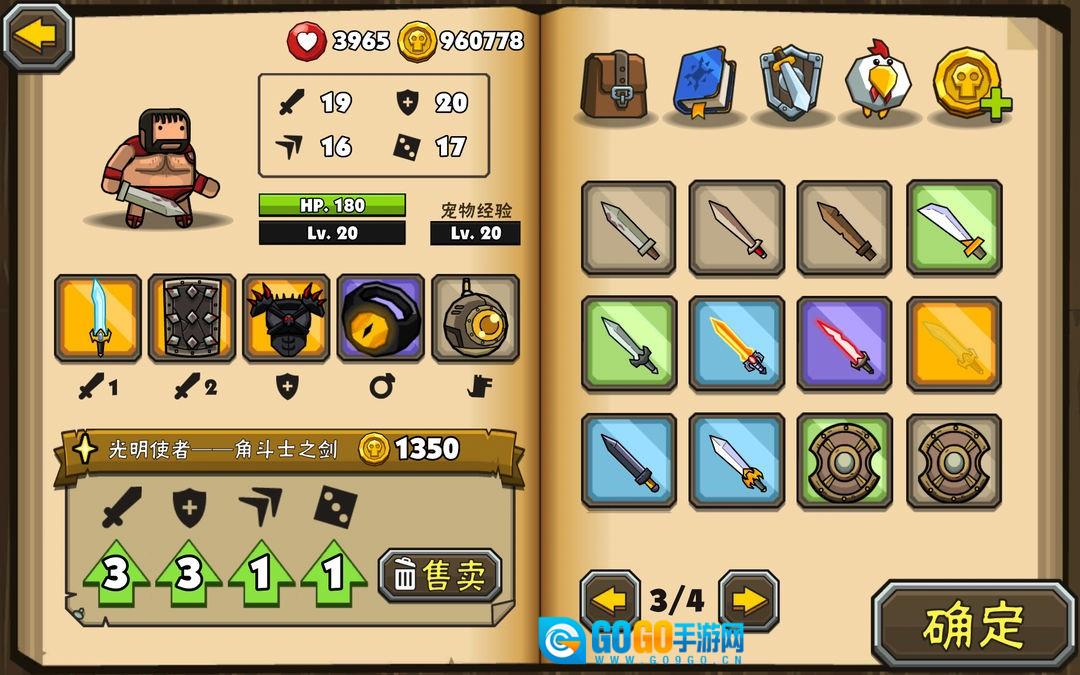Select the equipped round helmet pet slot
Image resolution: width=1080 pixels, height=675 pixels.
click(x=475, y=318)
